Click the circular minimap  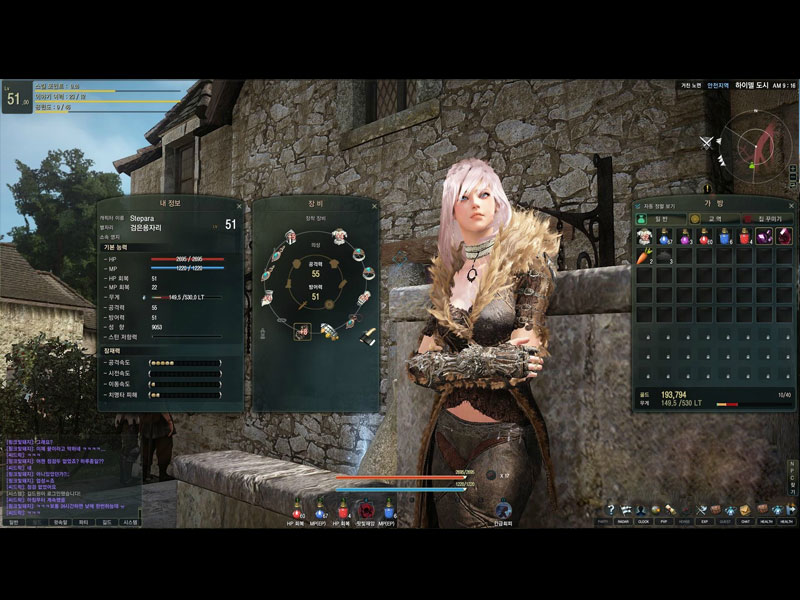[x=755, y=142]
